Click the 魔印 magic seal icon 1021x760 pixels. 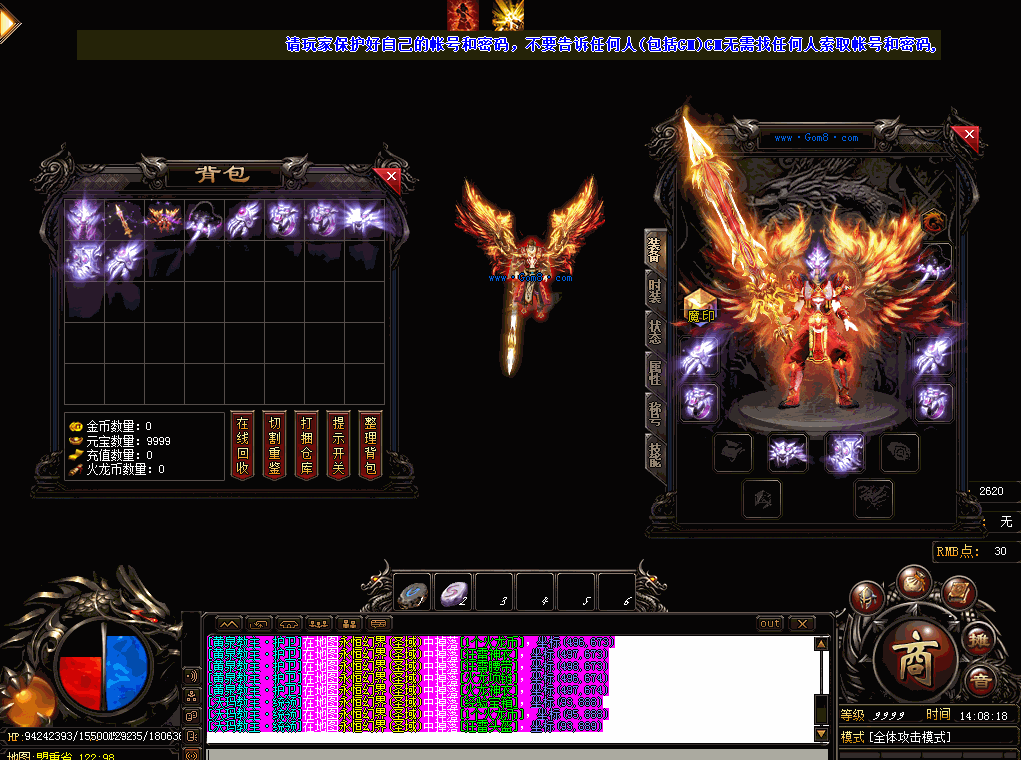click(699, 303)
